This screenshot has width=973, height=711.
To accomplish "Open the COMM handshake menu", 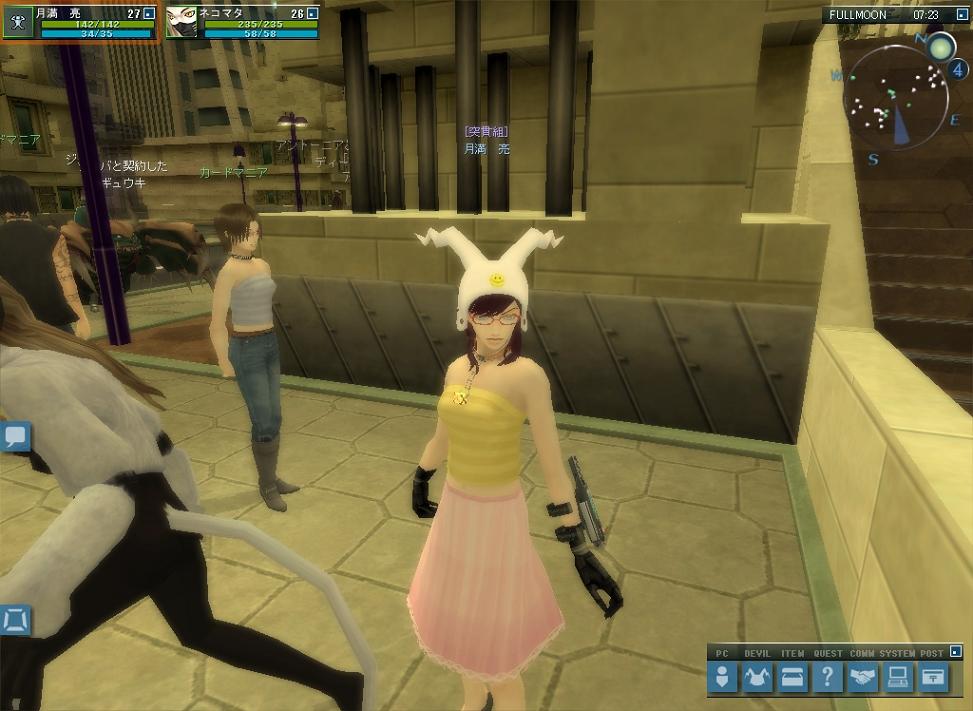I will click(x=862, y=678).
